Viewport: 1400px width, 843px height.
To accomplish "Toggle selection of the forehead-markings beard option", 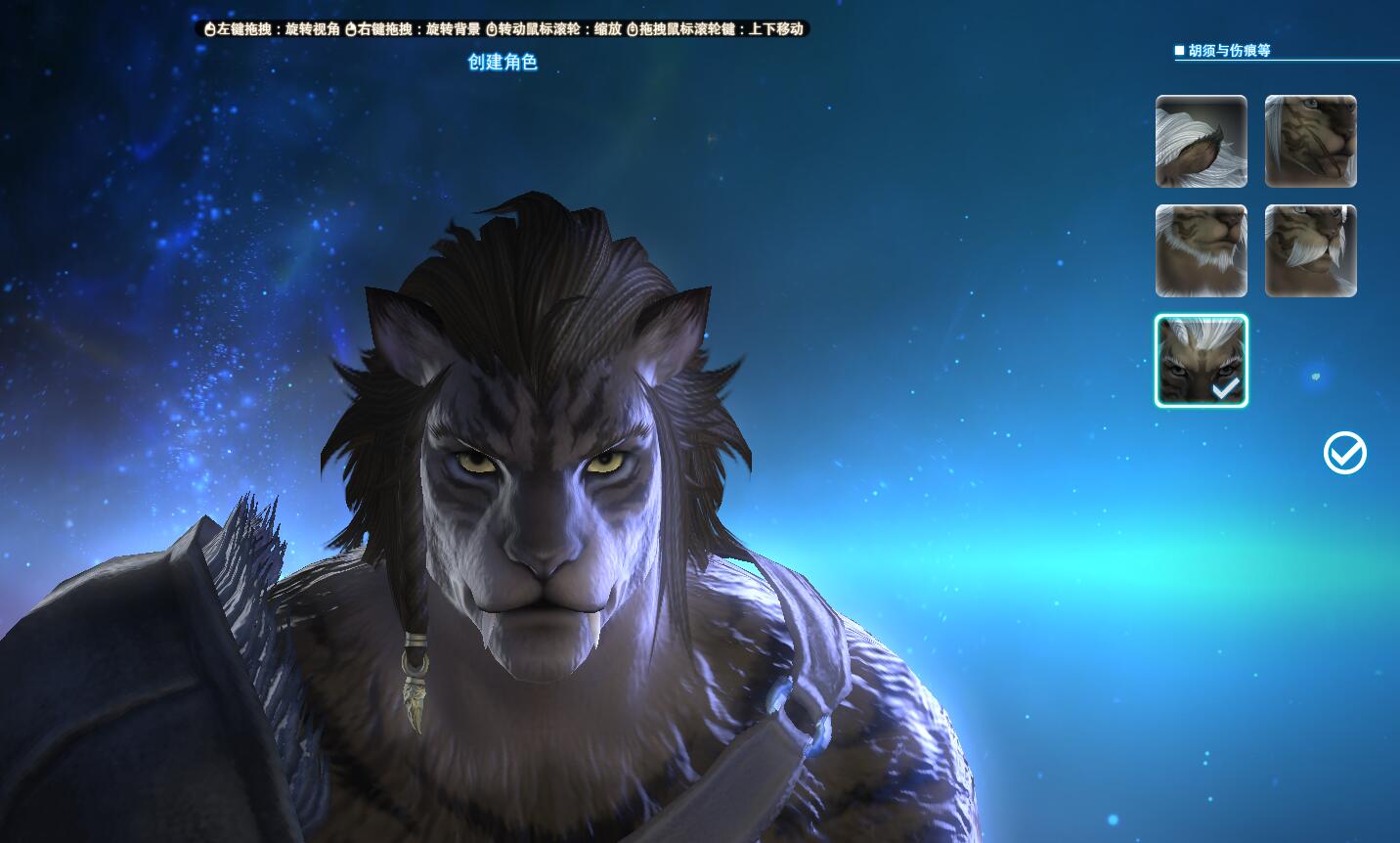I will 1201,360.
